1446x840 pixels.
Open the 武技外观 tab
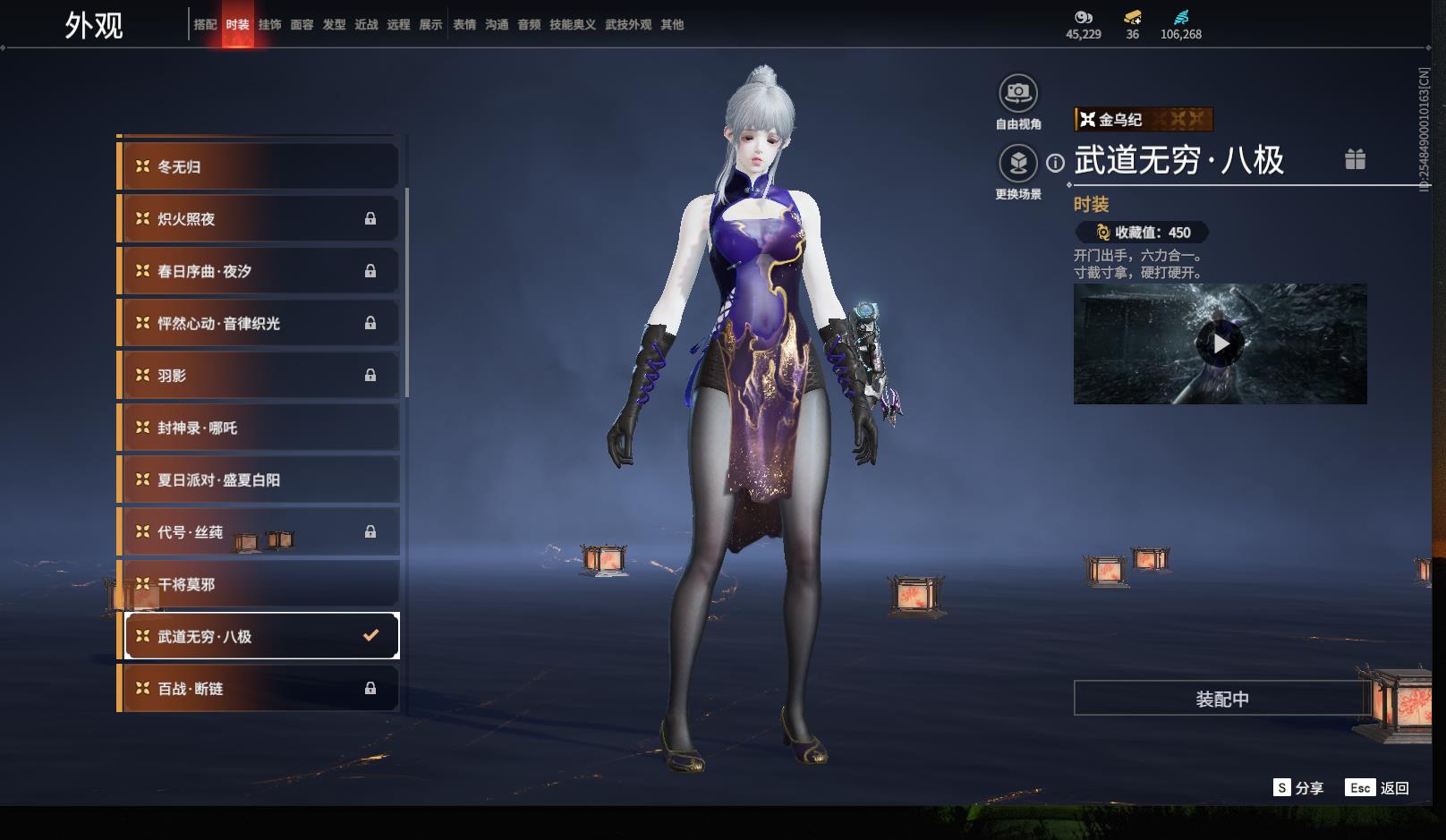click(627, 25)
